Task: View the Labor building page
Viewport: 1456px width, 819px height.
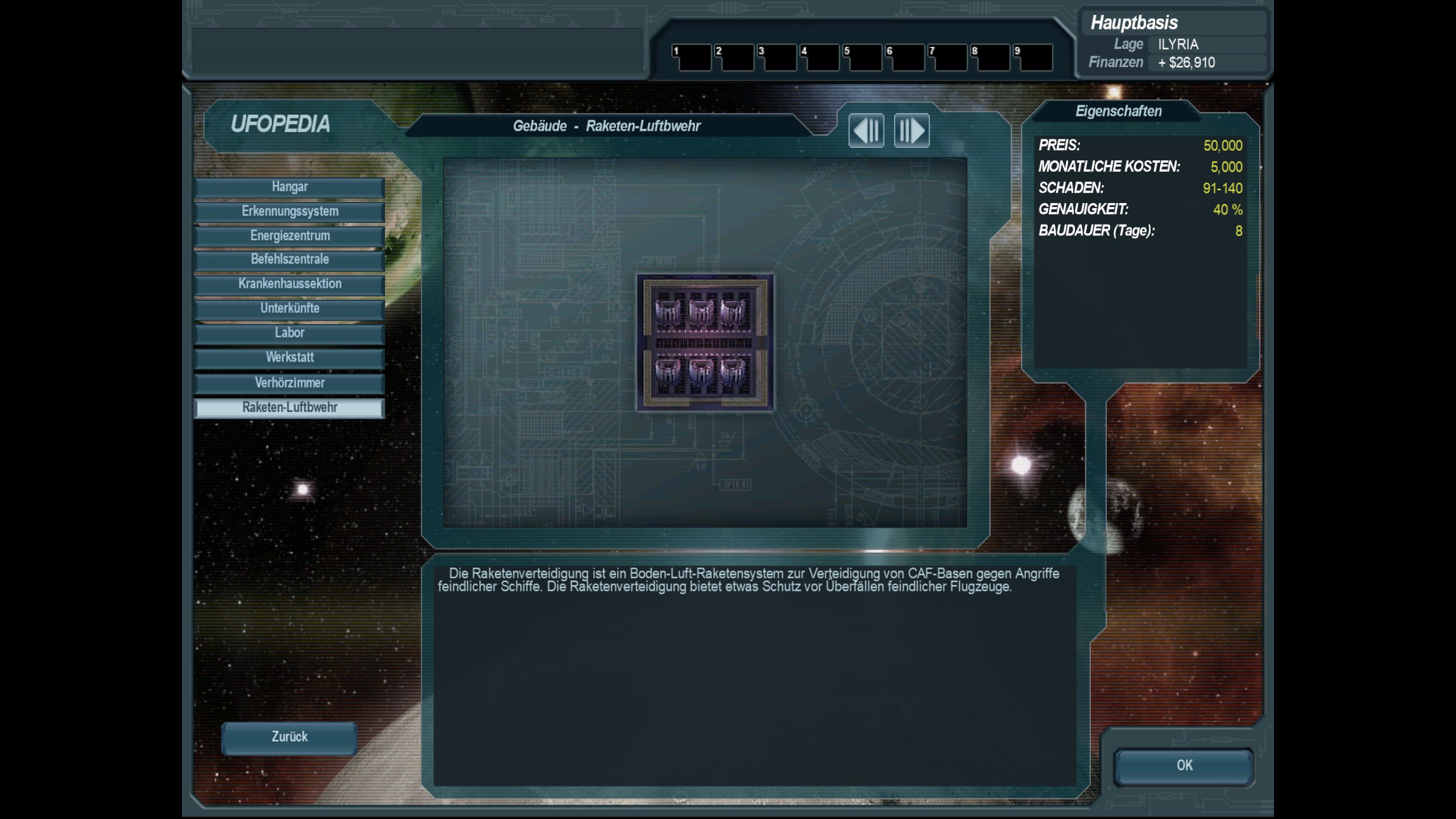Action: 289,333
